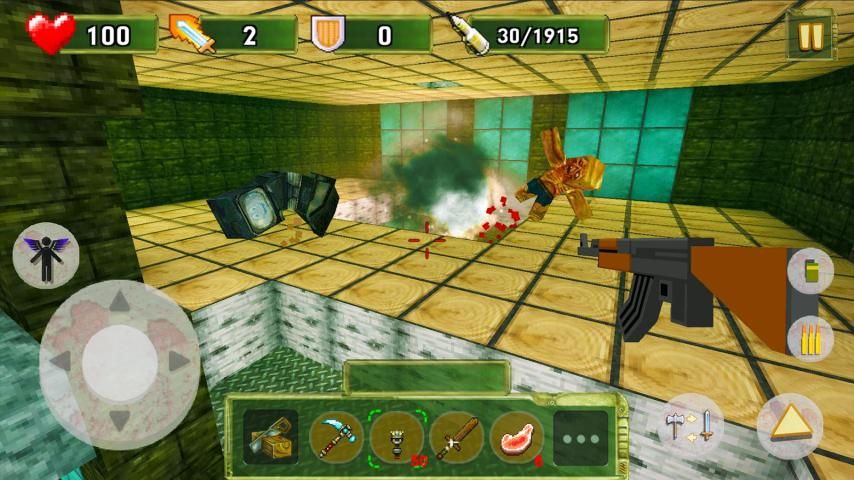Open the crafting chest in the hotbar

coord(270,437)
